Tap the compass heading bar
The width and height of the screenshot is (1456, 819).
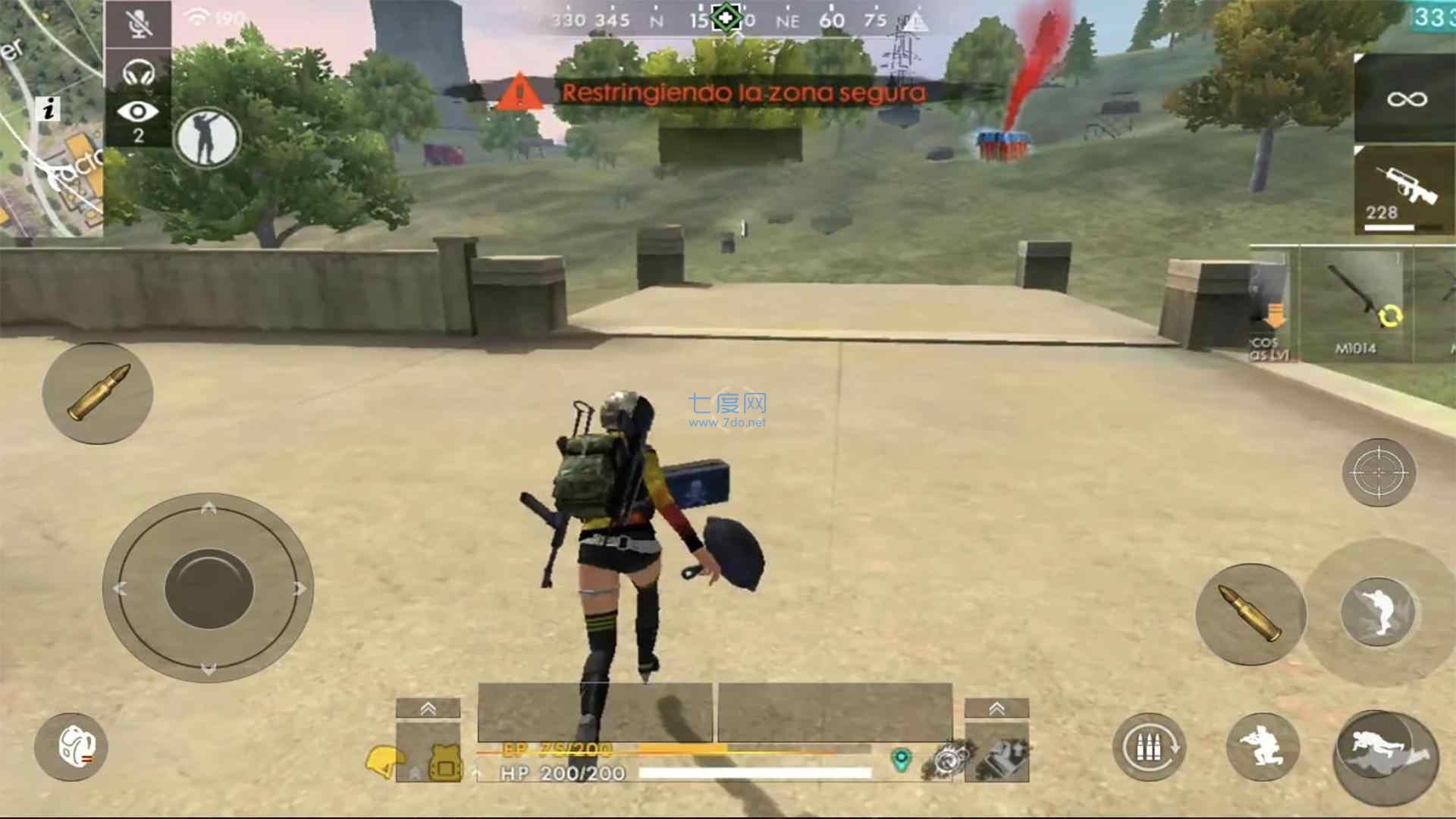pyautogui.click(x=728, y=20)
